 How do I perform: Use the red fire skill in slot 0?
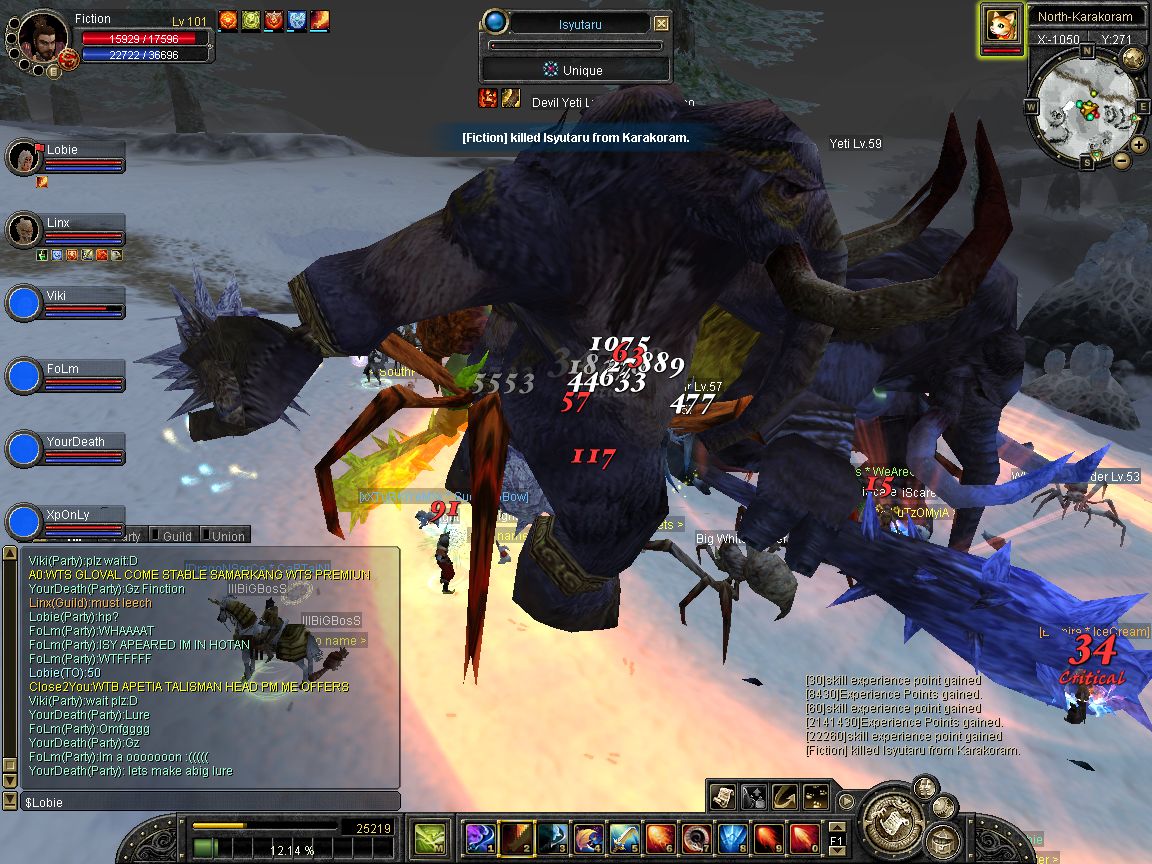pos(805,837)
